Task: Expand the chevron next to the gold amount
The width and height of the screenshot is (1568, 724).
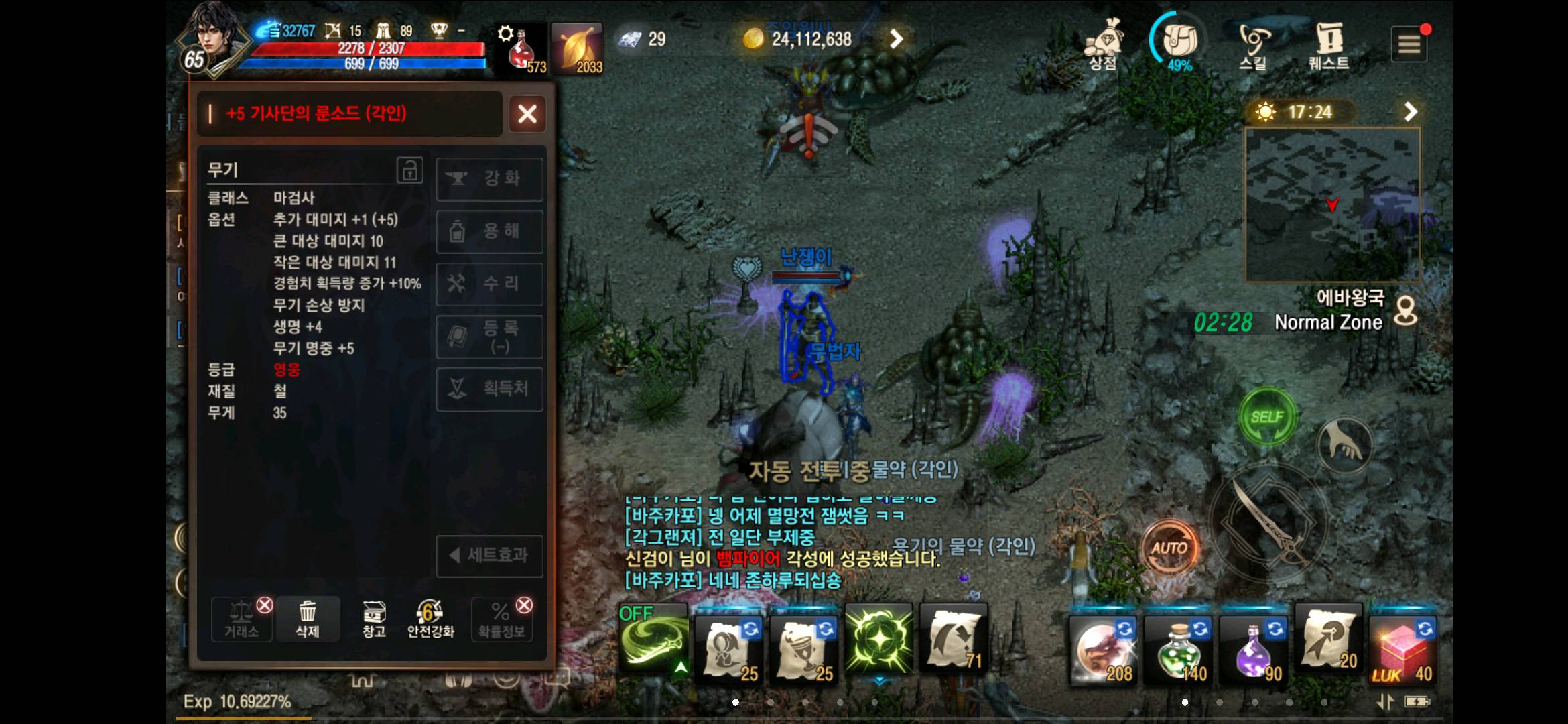Action: tap(897, 38)
